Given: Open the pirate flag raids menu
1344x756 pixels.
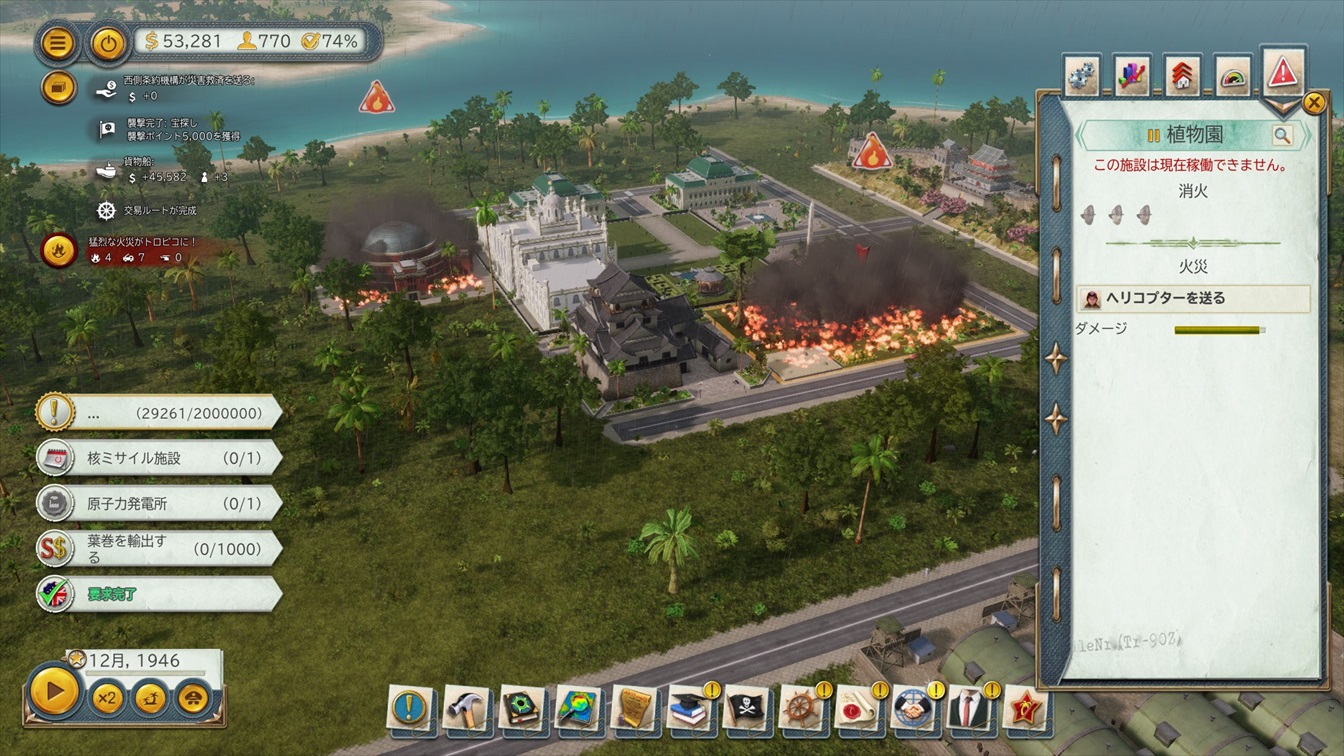Looking at the screenshot, I should 746,707.
